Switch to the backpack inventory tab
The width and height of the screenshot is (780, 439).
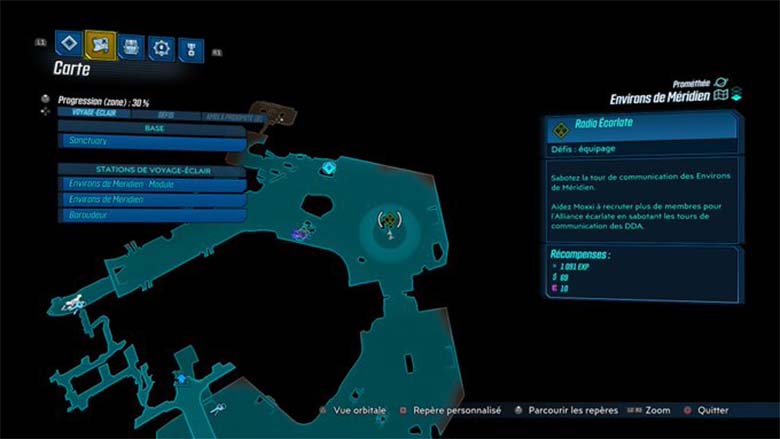(130, 45)
